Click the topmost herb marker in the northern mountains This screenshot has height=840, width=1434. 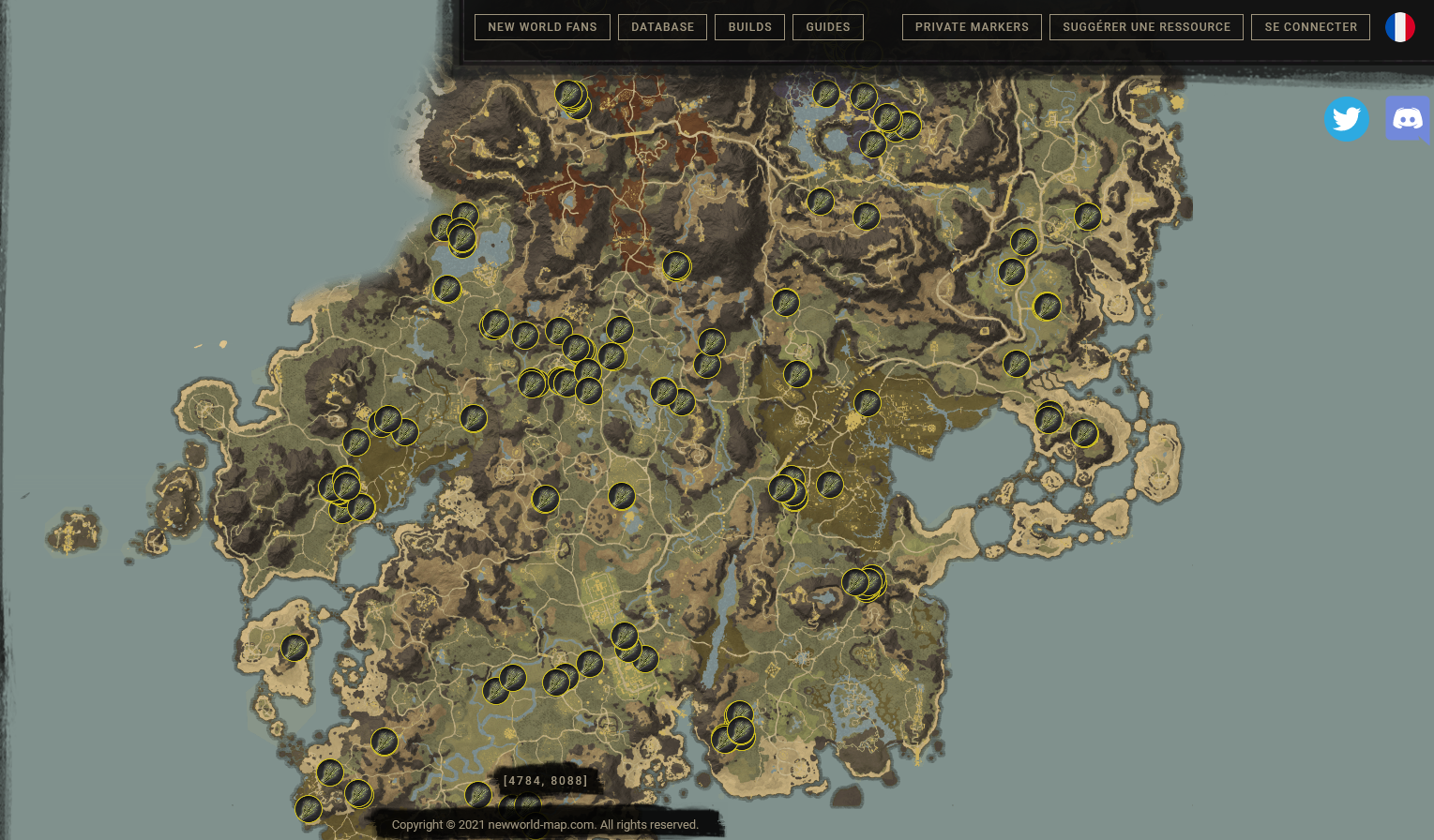tap(568, 95)
